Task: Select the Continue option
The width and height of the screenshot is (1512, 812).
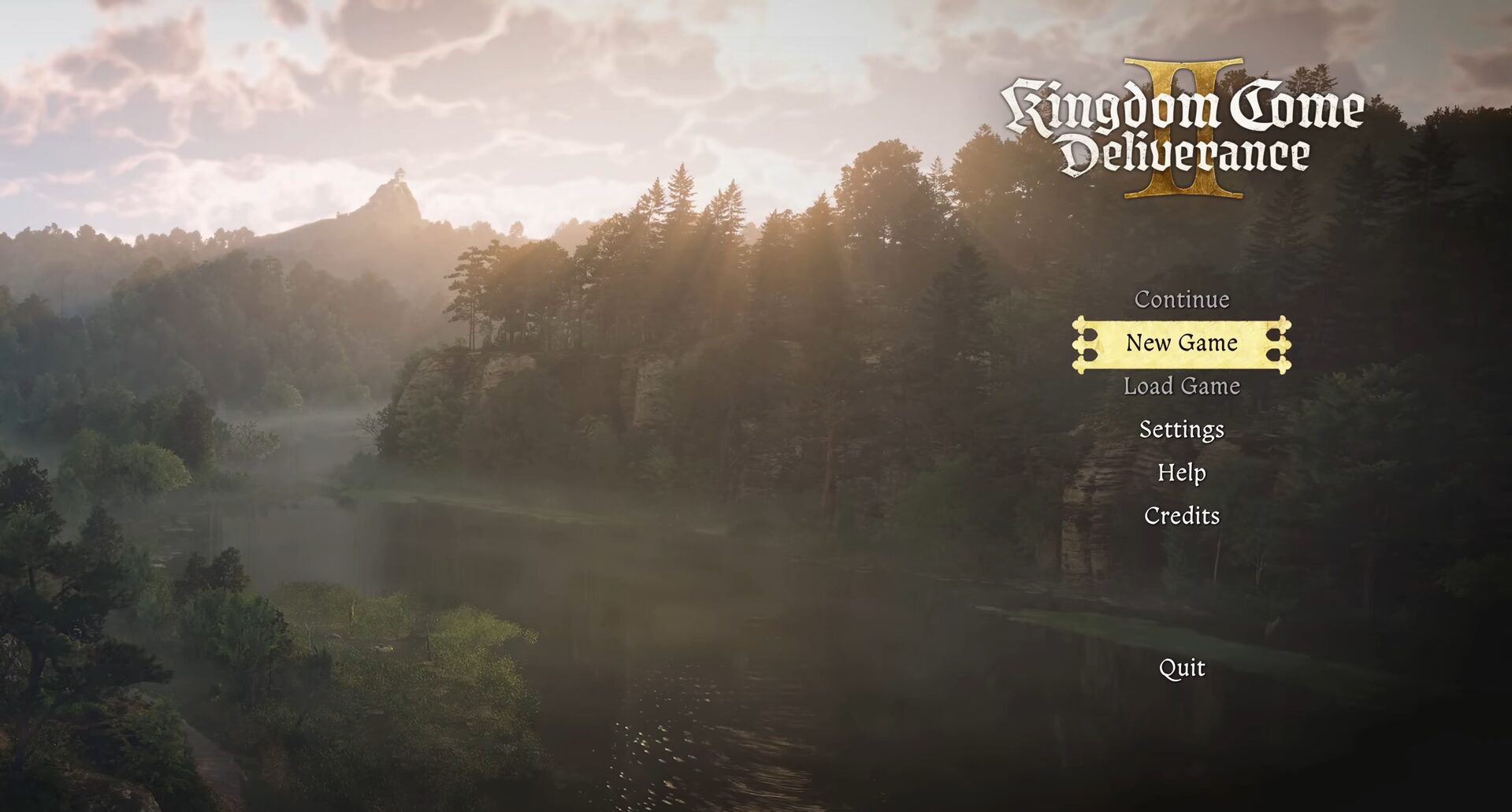Action: click(x=1181, y=300)
